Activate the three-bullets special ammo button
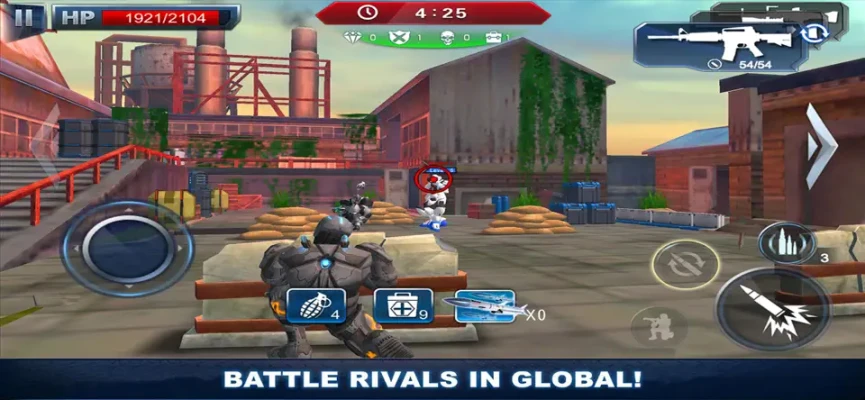This screenshot has width=865, height=400. [x=786, y=244]
